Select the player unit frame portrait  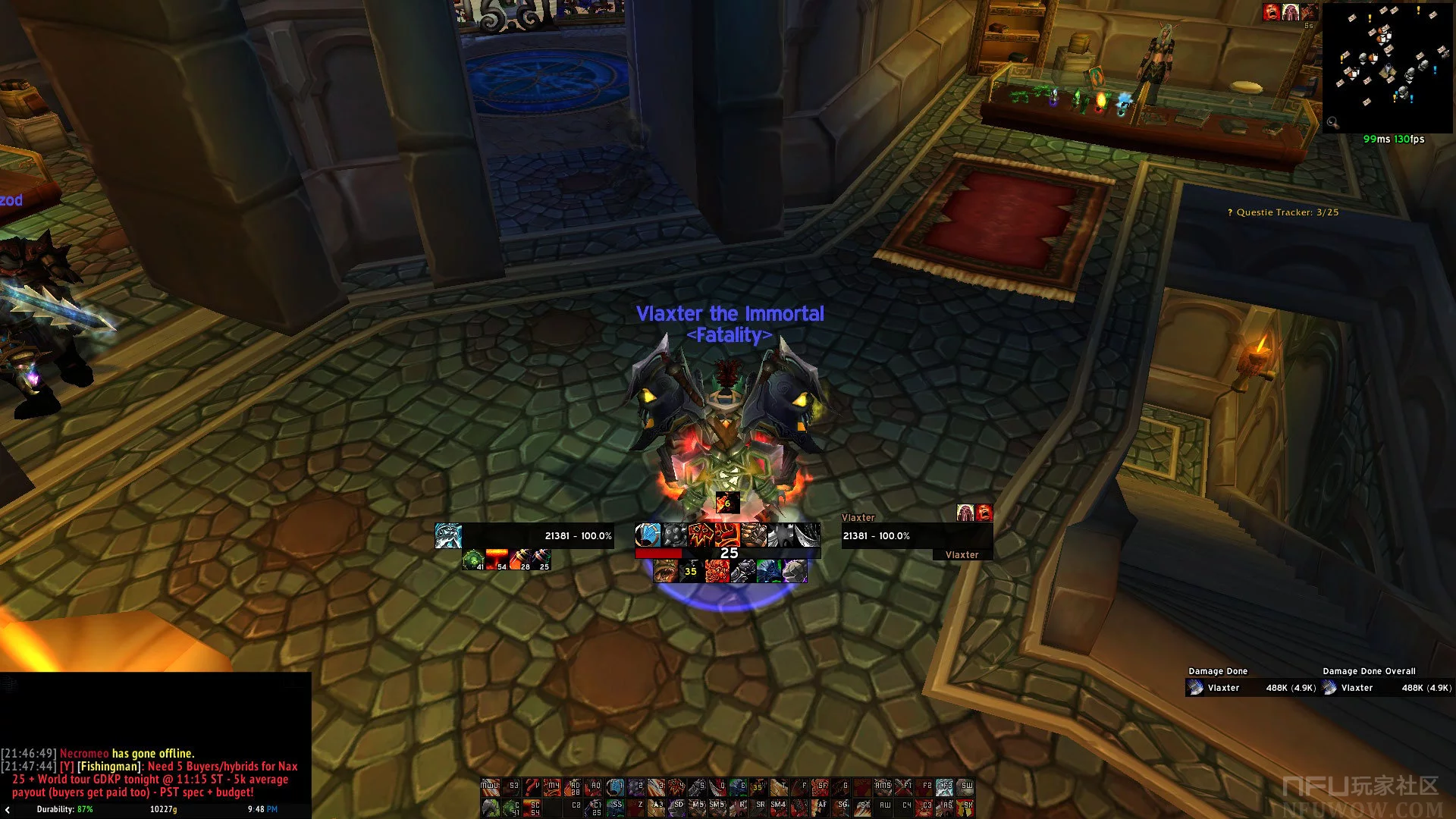point(448,536)
